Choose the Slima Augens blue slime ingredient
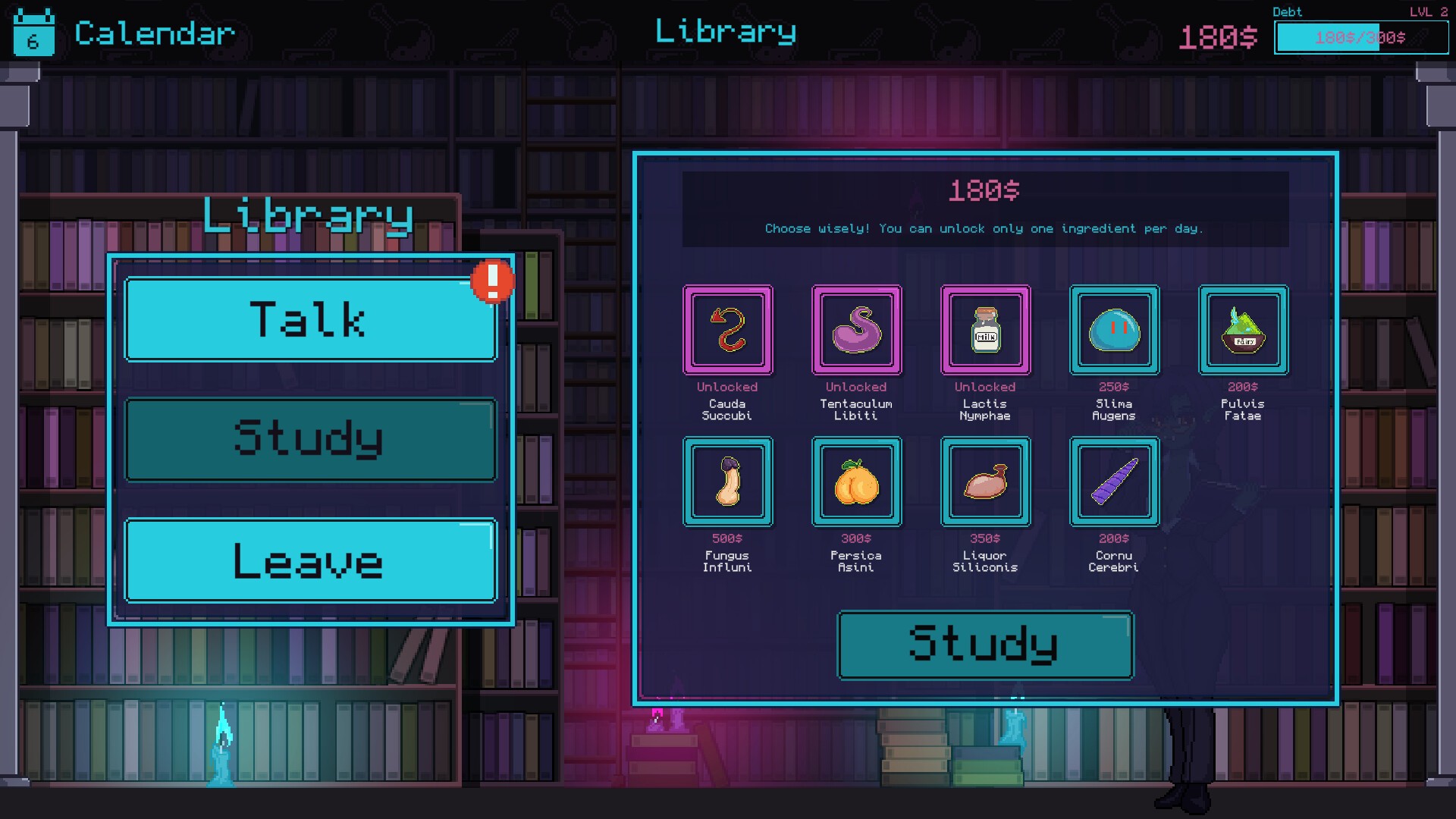Image resolution: width=1456 pixels, height=819 pixels. click(1115, 330)
